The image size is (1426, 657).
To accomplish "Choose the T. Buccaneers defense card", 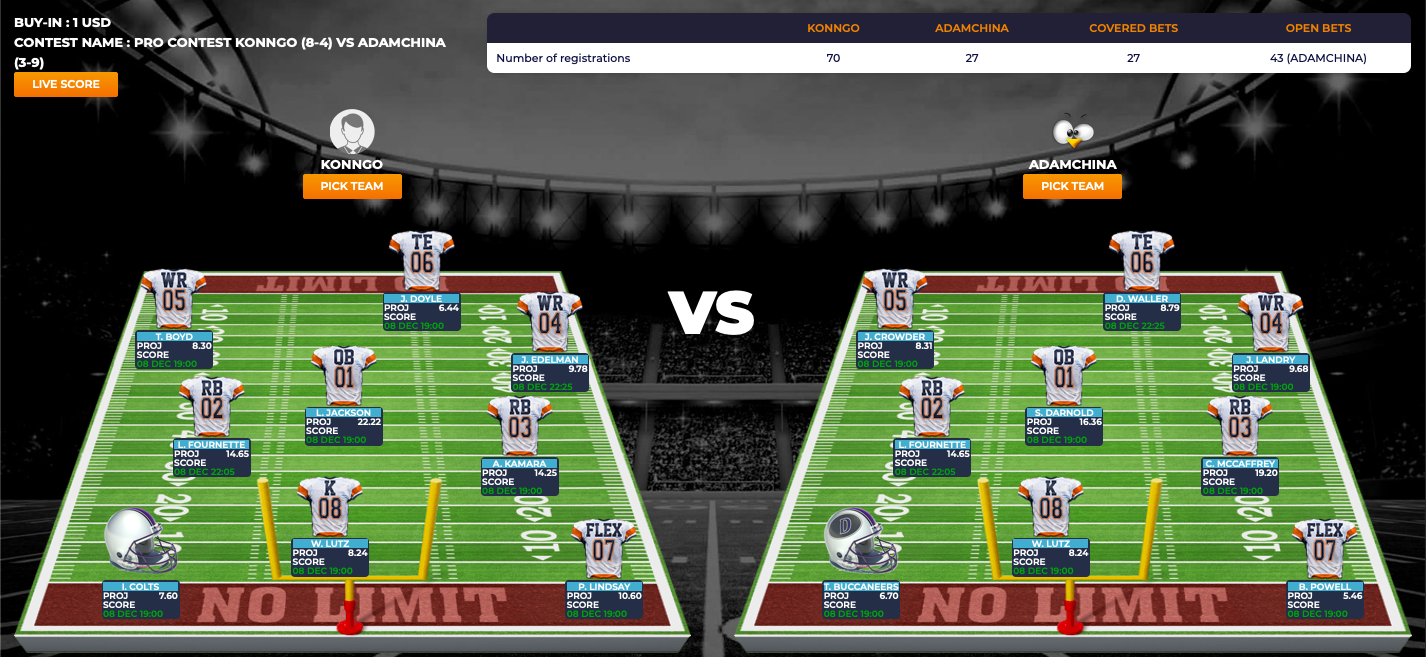I will click(x=860, y=599).
